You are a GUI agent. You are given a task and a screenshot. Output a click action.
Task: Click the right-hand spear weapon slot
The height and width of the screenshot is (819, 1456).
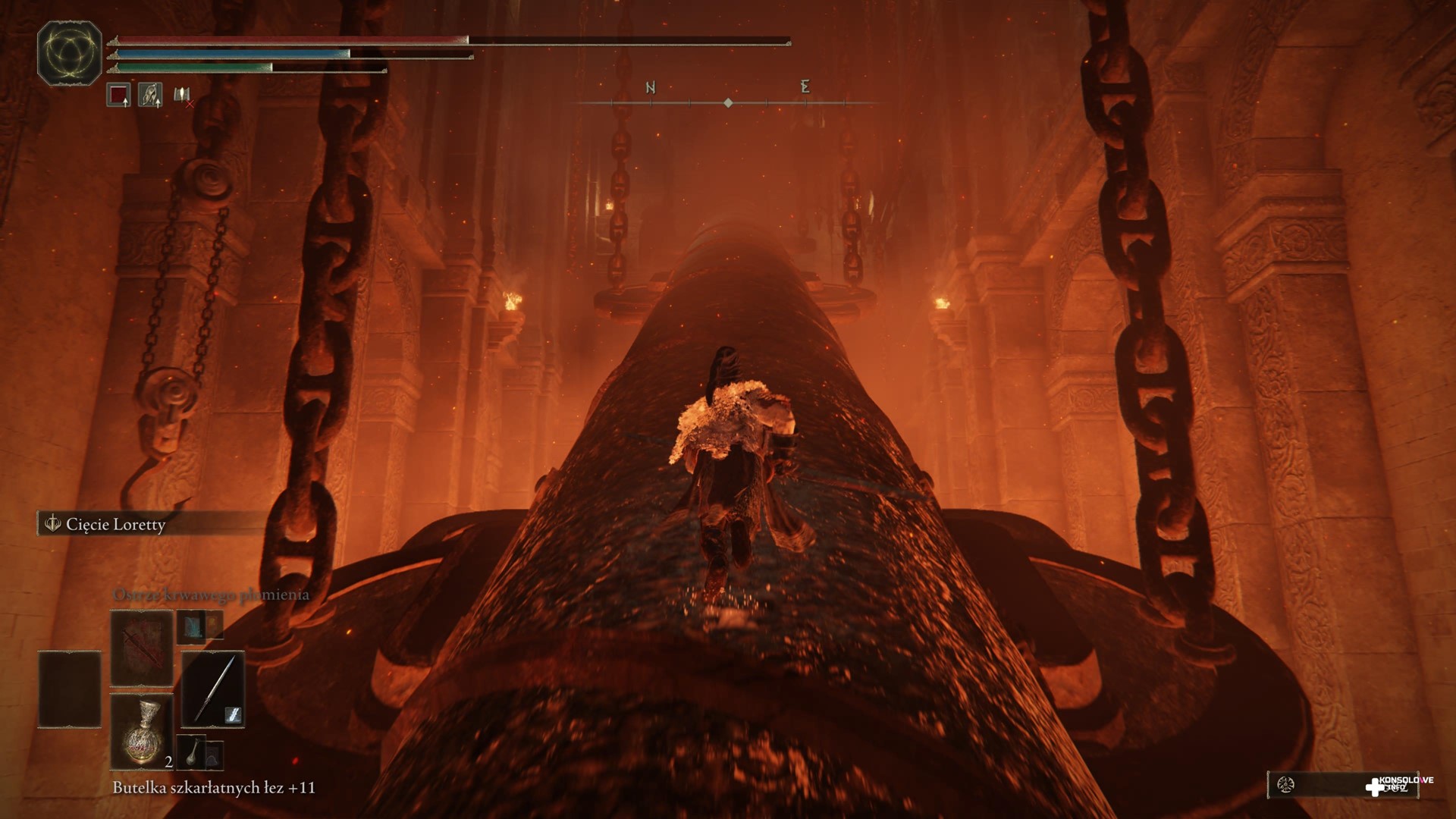point(212,689)
